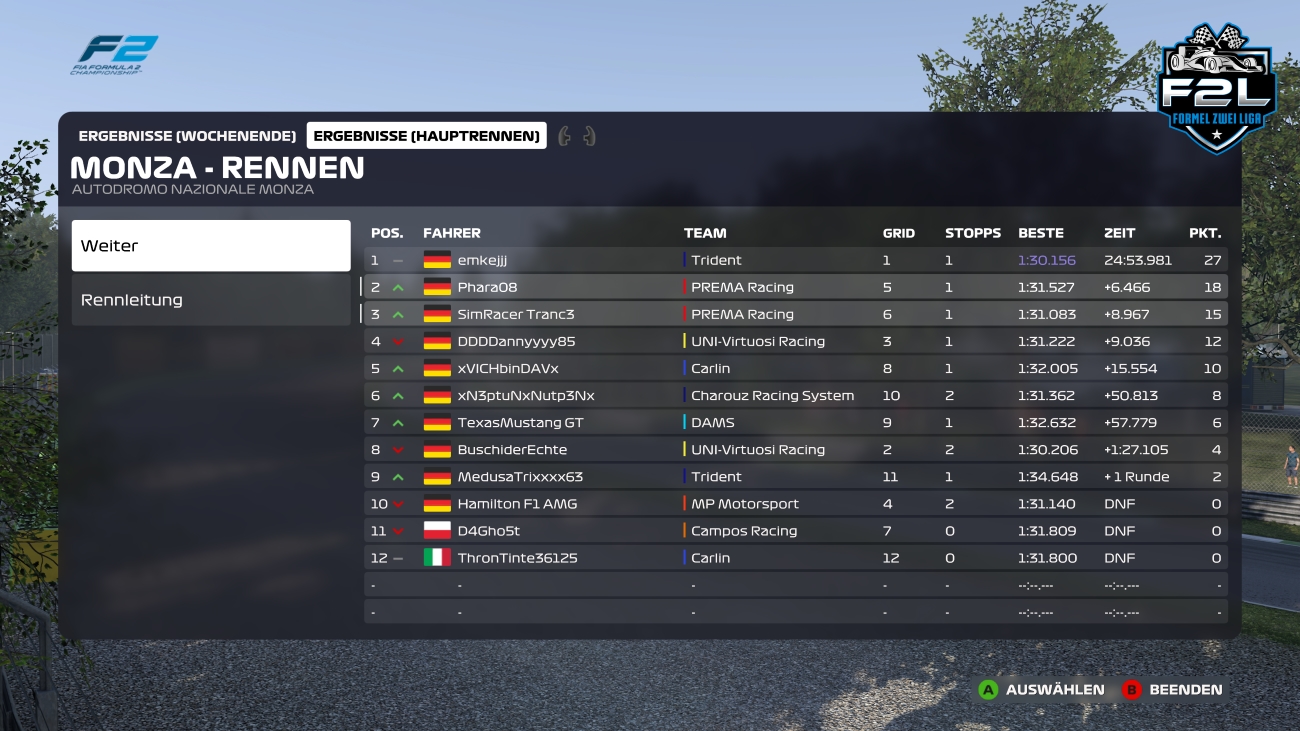Viewport: 1300px width, 731px height.
Task: Select SimRacer Tranc3's result row
Action: click(x=795, y=314)
